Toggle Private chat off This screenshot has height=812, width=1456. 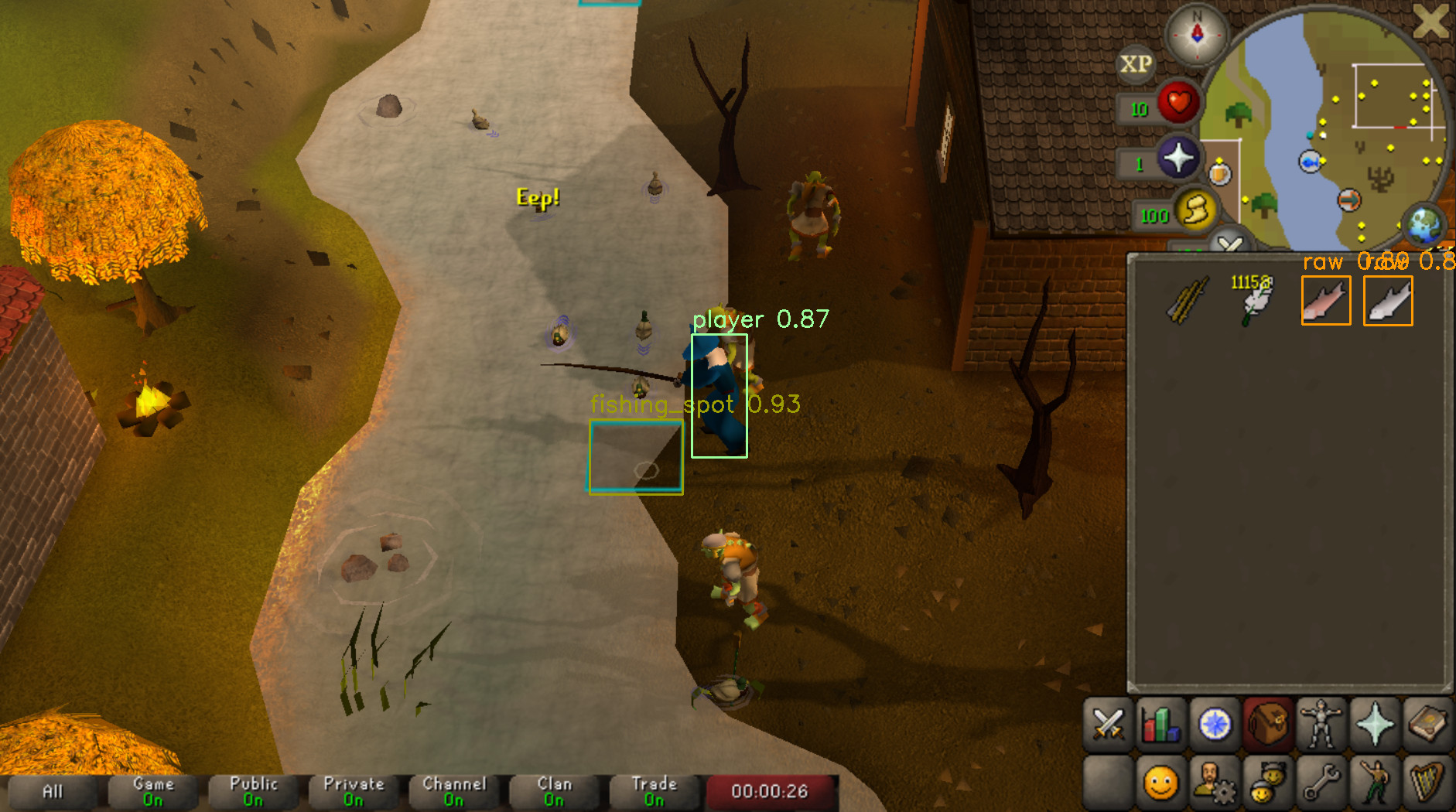point(354,790)
